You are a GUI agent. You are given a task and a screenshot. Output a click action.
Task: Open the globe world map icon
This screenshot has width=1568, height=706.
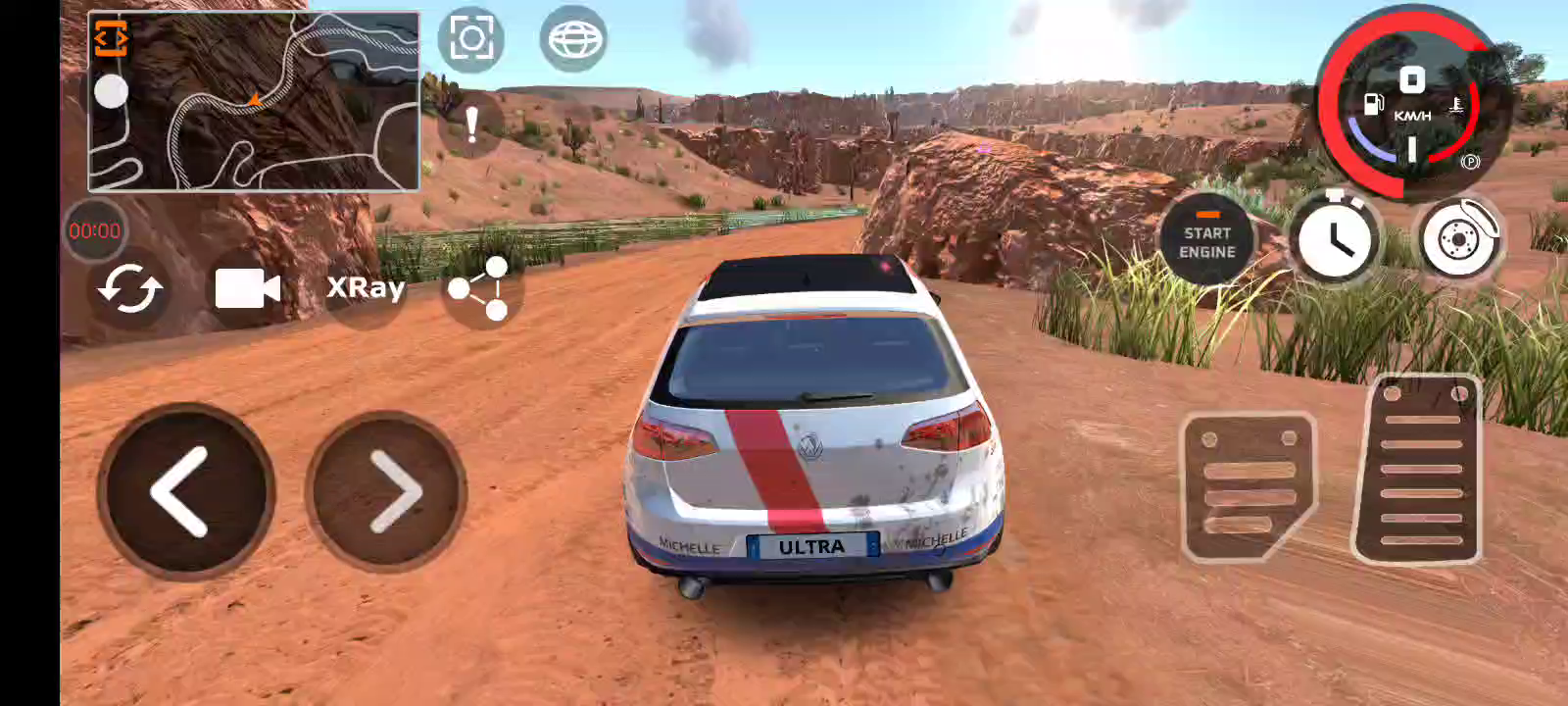coord(573,39)
